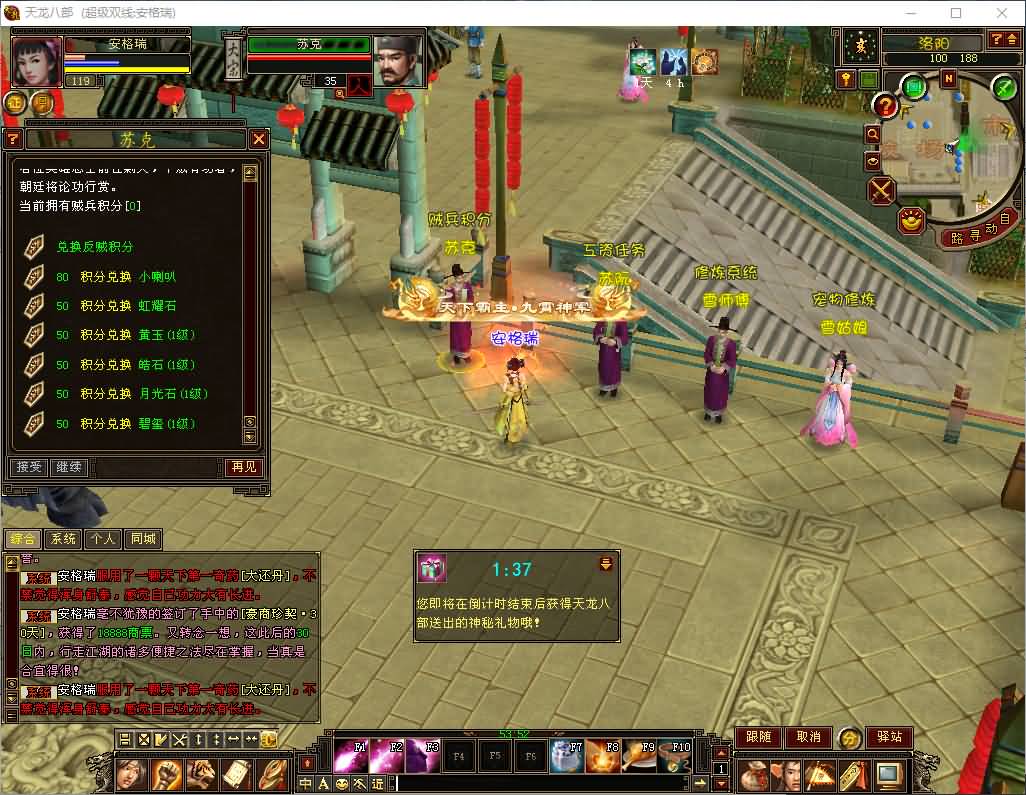Click the minimap magnifier search button

tap(872, 134)
